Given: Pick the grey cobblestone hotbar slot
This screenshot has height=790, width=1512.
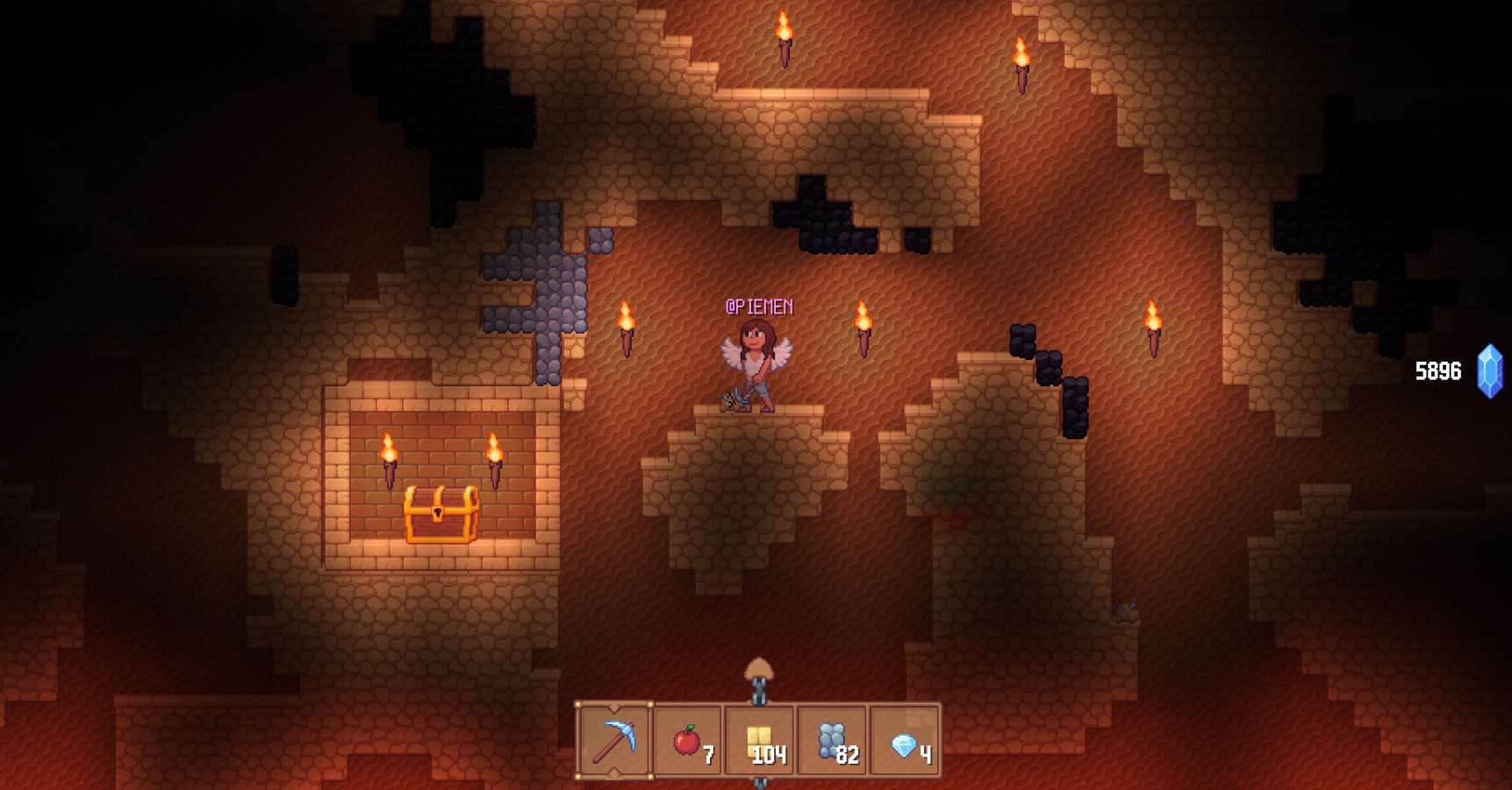Looking at the screenshot, I should (x=832, y=741).
